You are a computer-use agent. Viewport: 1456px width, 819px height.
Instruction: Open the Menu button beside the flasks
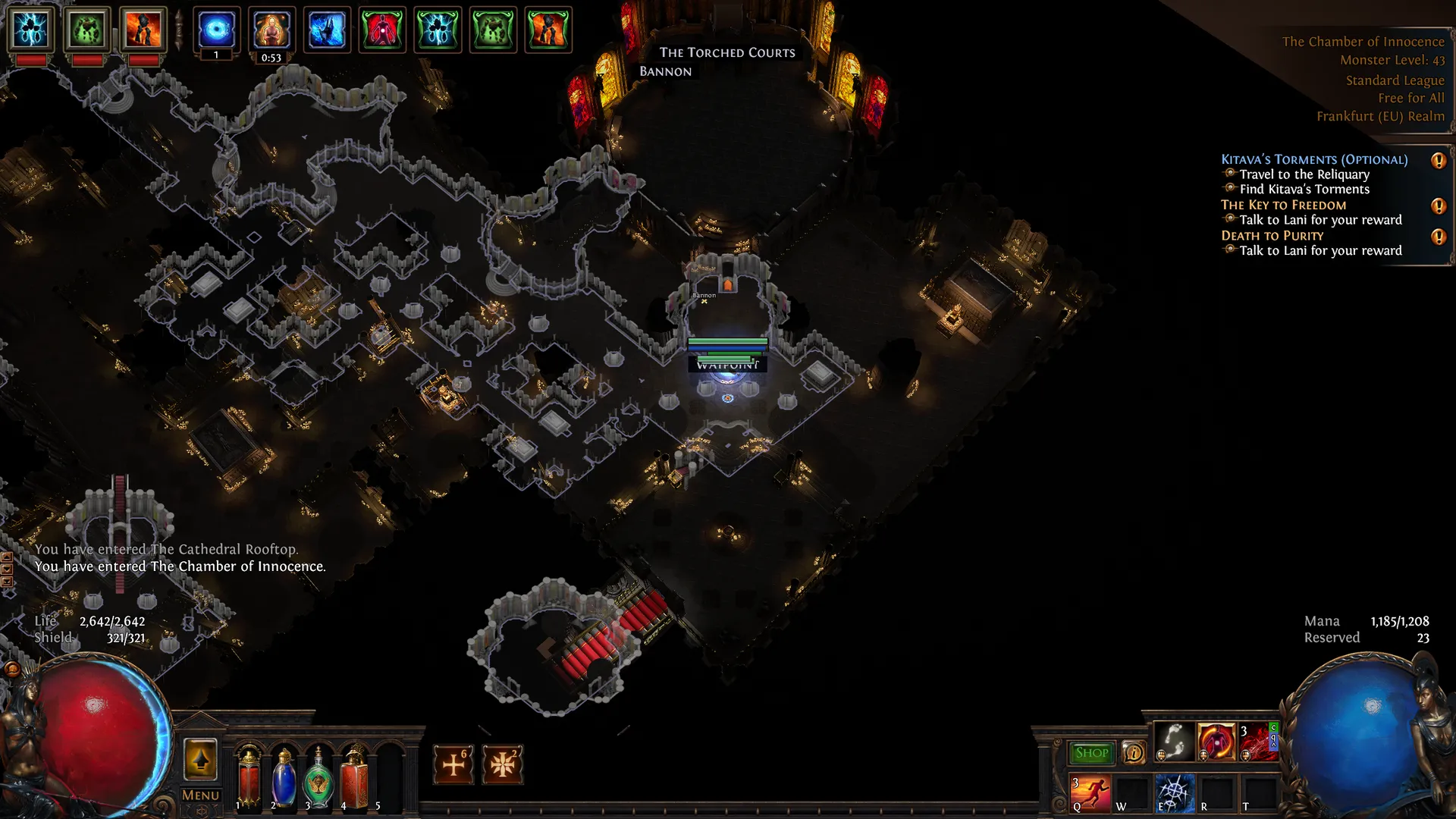tap(200, 795)
